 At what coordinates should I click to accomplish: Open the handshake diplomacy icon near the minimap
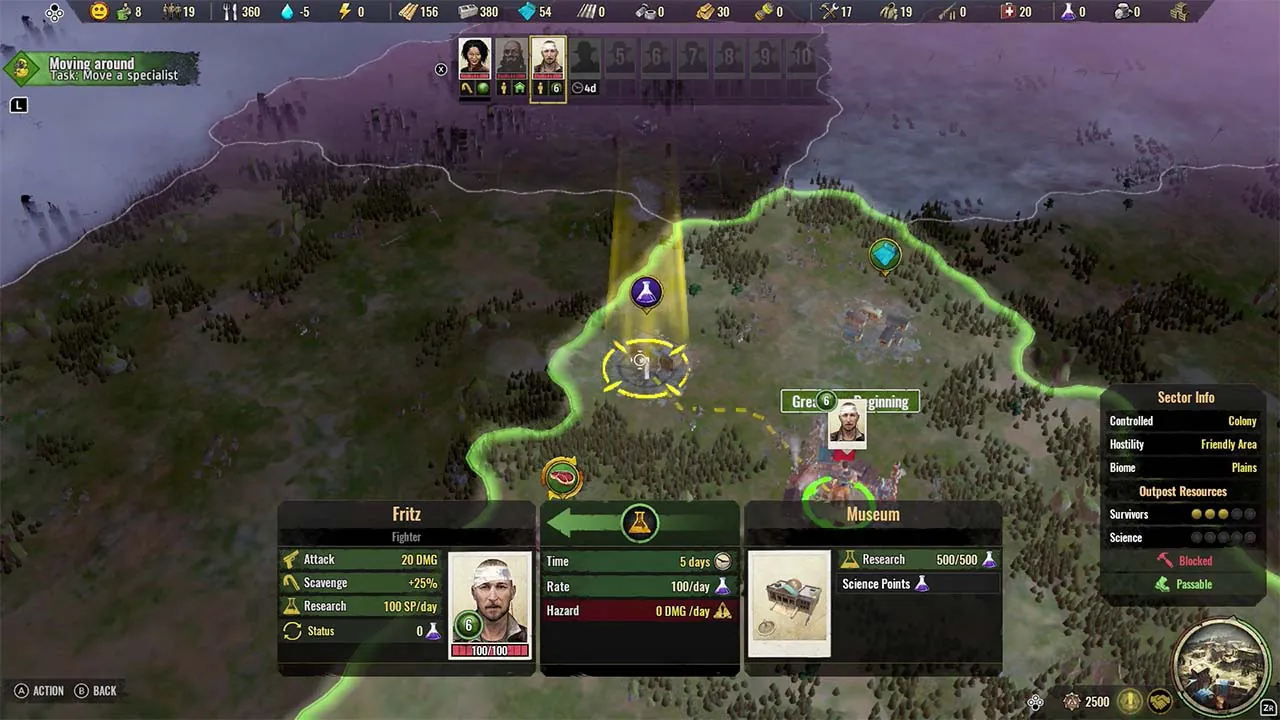coord(1159,702)
